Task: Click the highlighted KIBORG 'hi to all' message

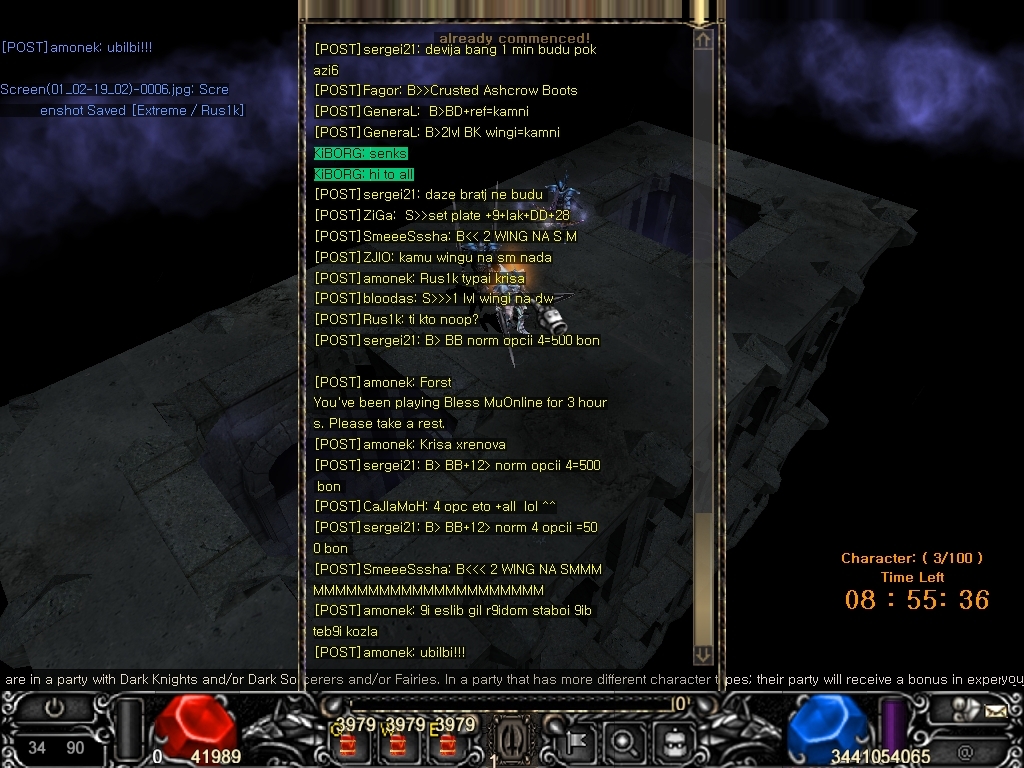Action: tap(364, 174)
